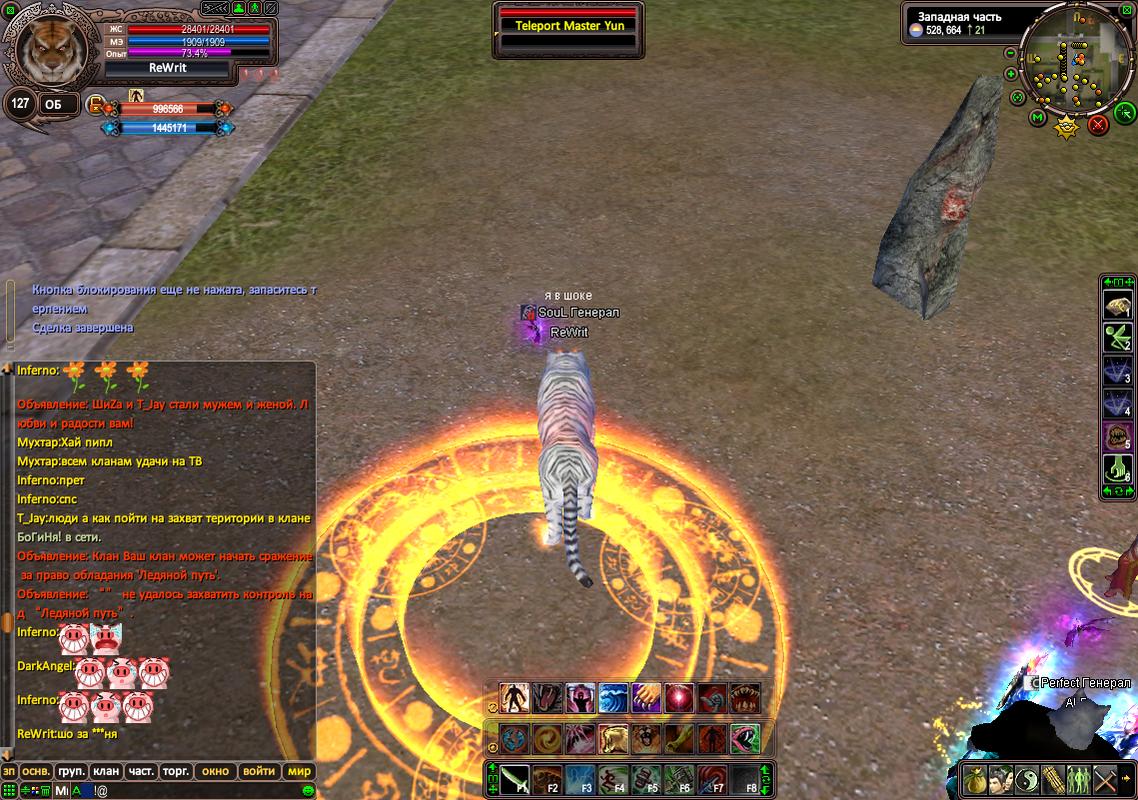Click into the chat message input field

200,791
